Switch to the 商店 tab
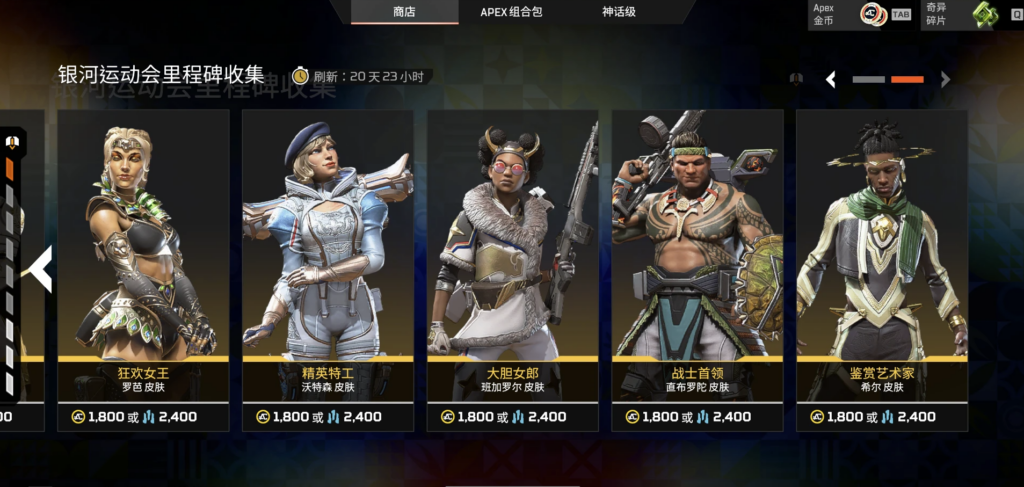The width and height of the screenshot is (1024, 487). 404,12
